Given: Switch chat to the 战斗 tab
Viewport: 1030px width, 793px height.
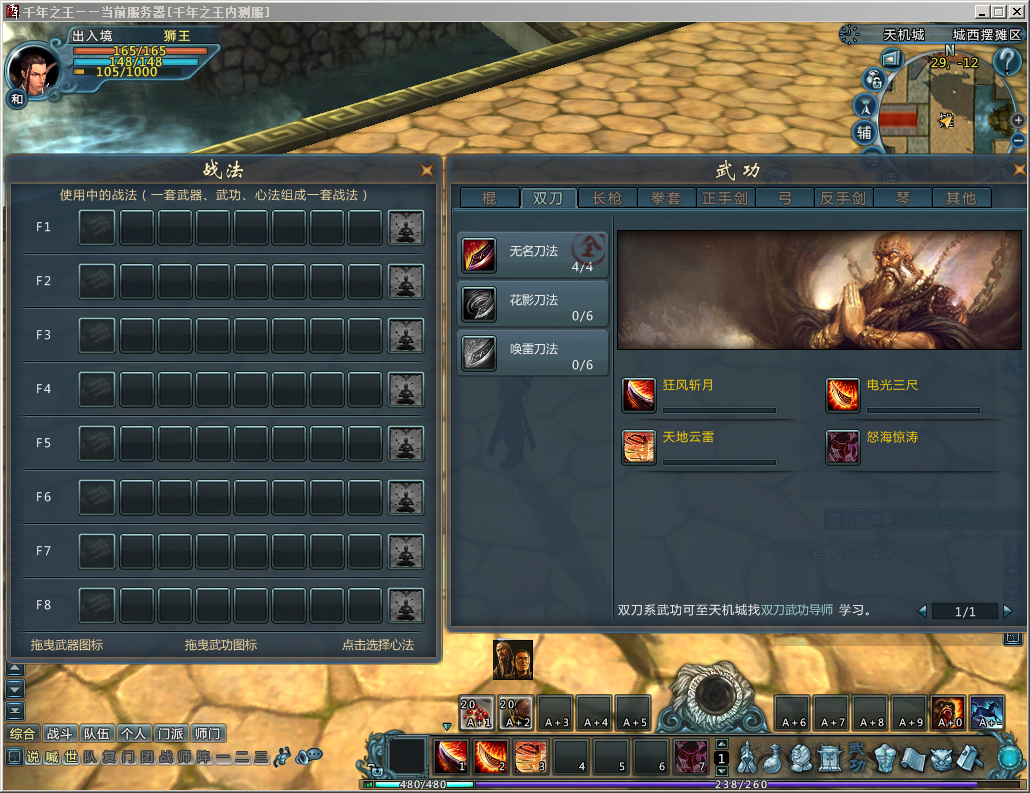Looking at the screenshot, I should (61, 734).
